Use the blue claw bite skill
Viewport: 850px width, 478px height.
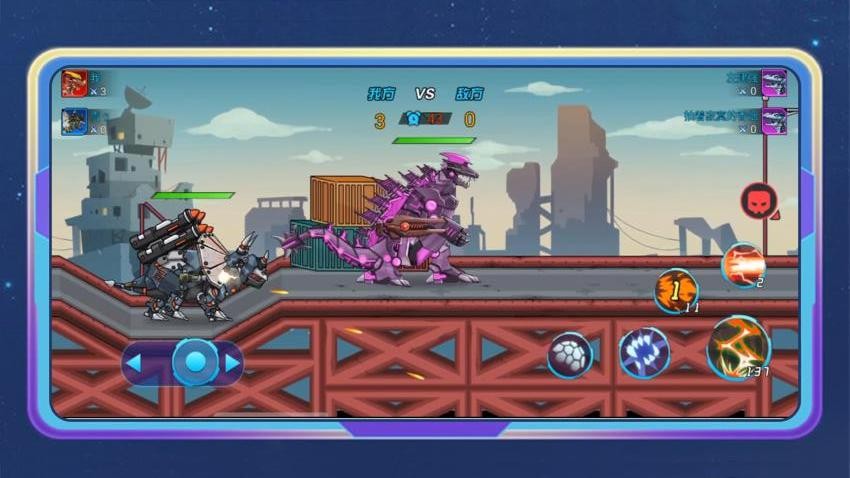[x=644, y=353]
